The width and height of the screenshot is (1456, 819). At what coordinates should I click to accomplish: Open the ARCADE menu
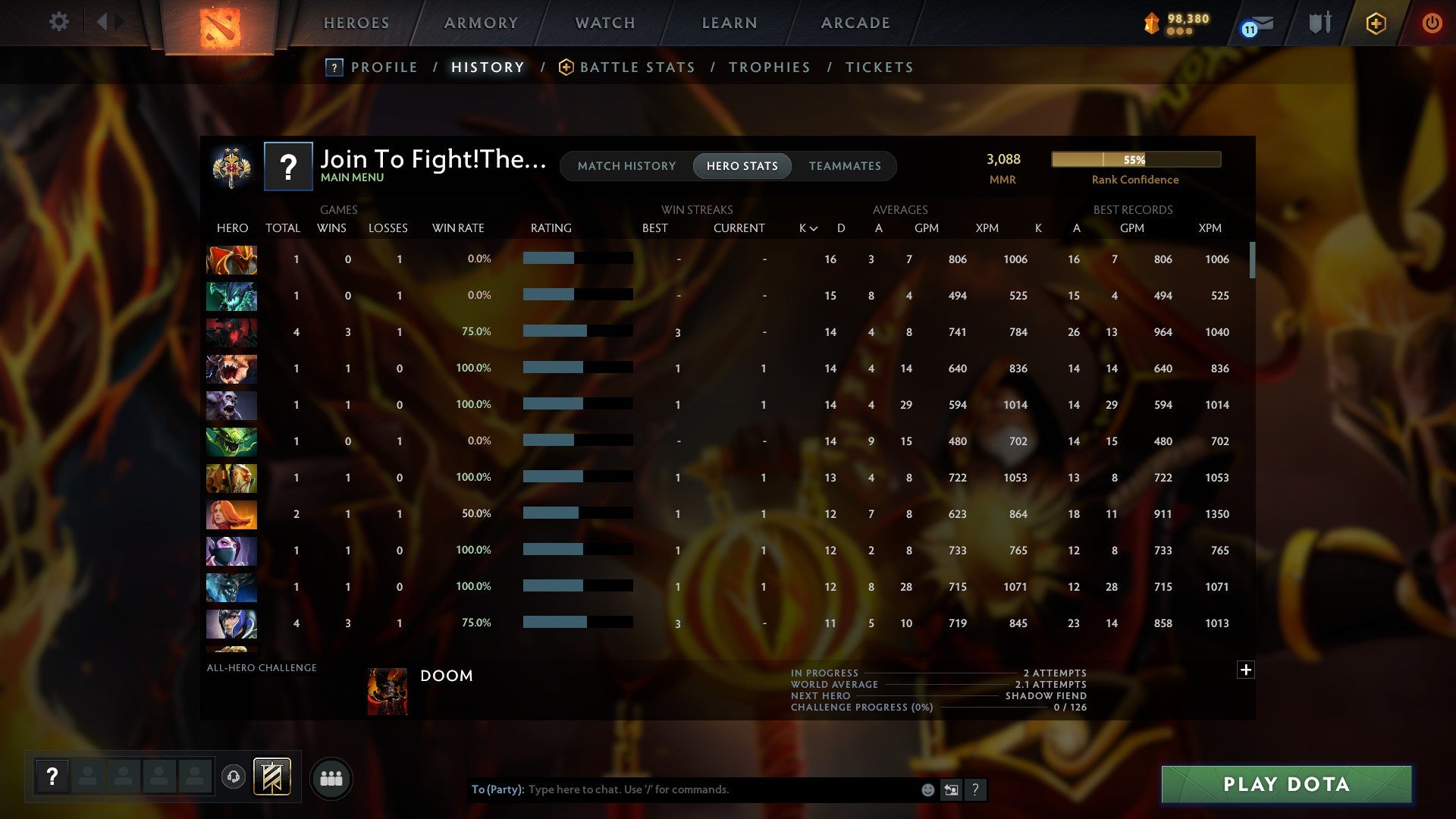point(855,23)
